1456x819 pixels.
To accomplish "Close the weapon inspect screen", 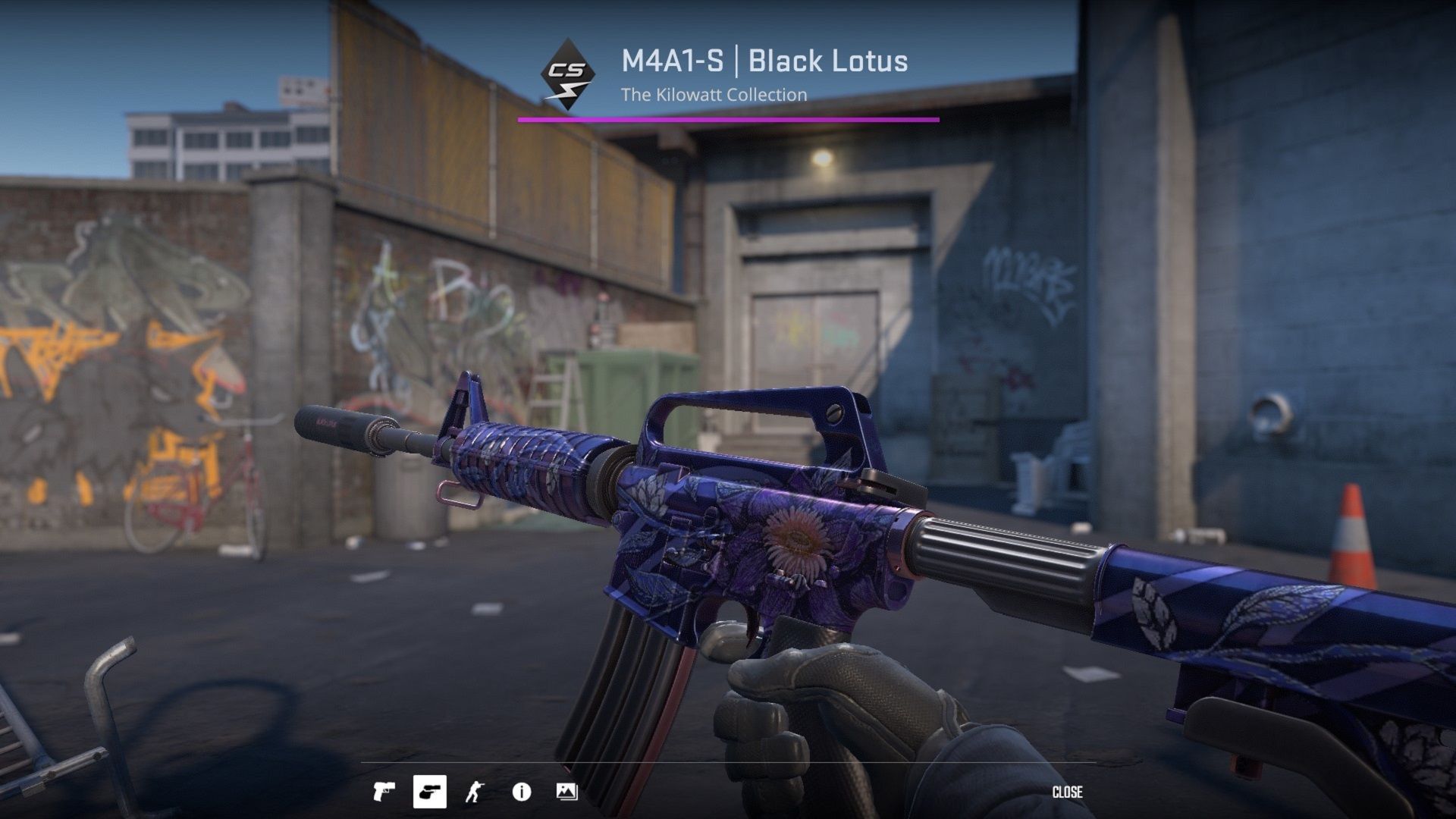I will (x=1067, y=792).
